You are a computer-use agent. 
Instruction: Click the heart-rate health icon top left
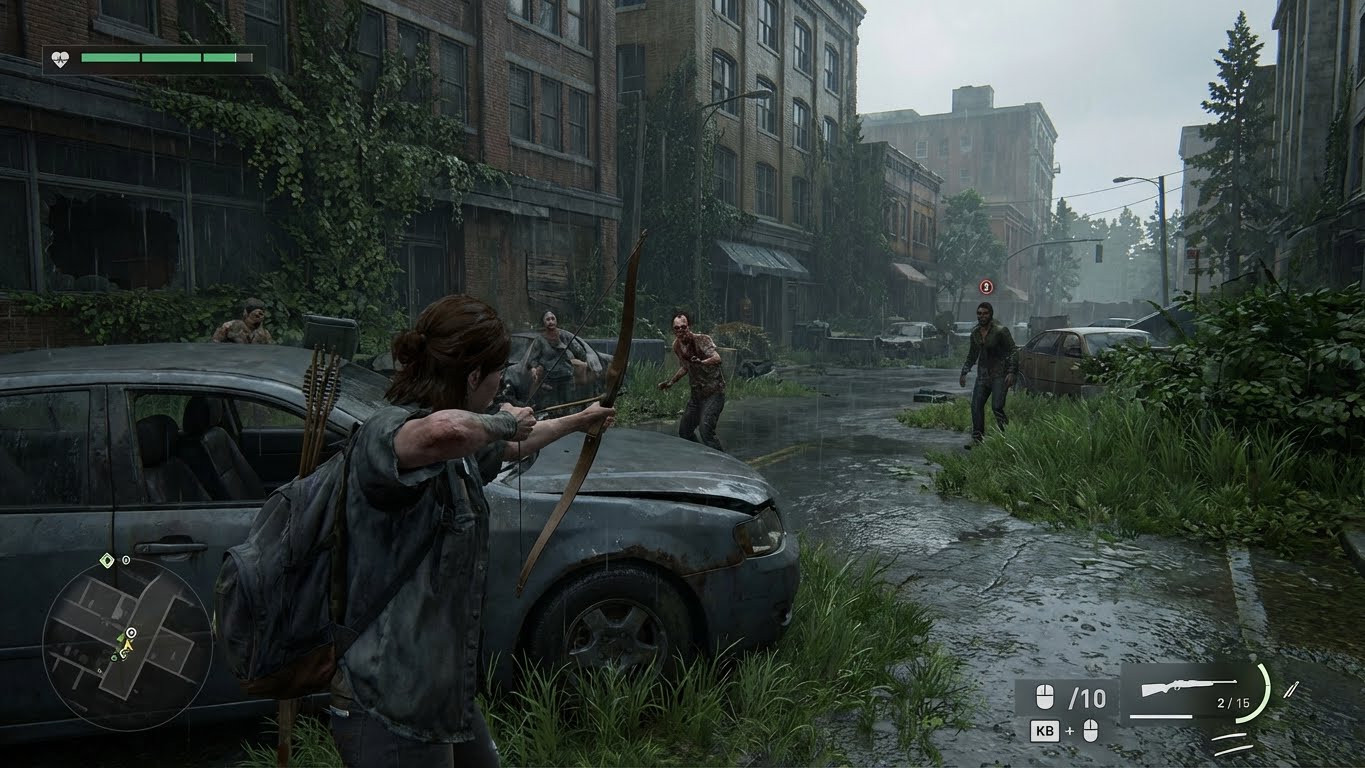[58, 59]
